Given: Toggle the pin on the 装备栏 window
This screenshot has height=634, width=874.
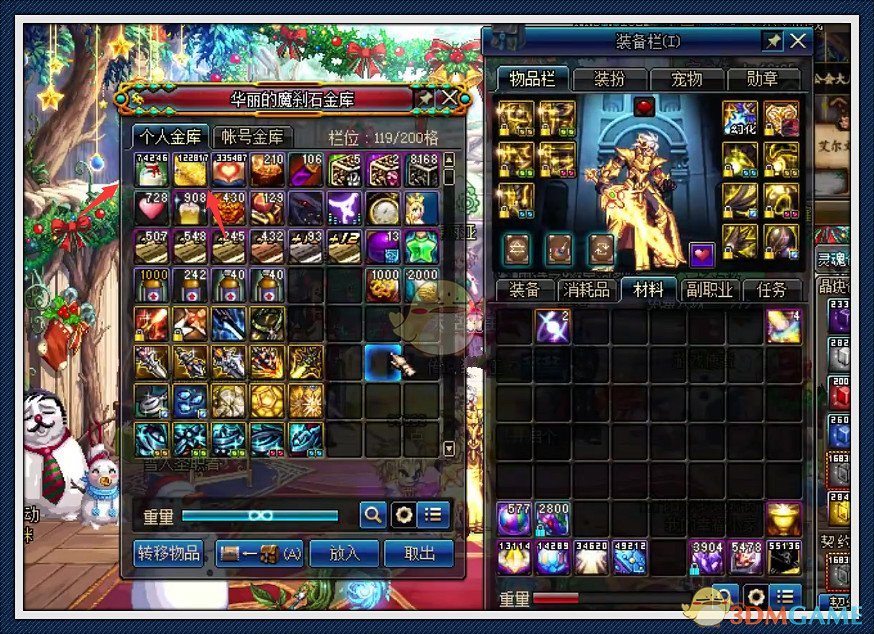Looking at the screenshot, I should [x=772, y=41].
